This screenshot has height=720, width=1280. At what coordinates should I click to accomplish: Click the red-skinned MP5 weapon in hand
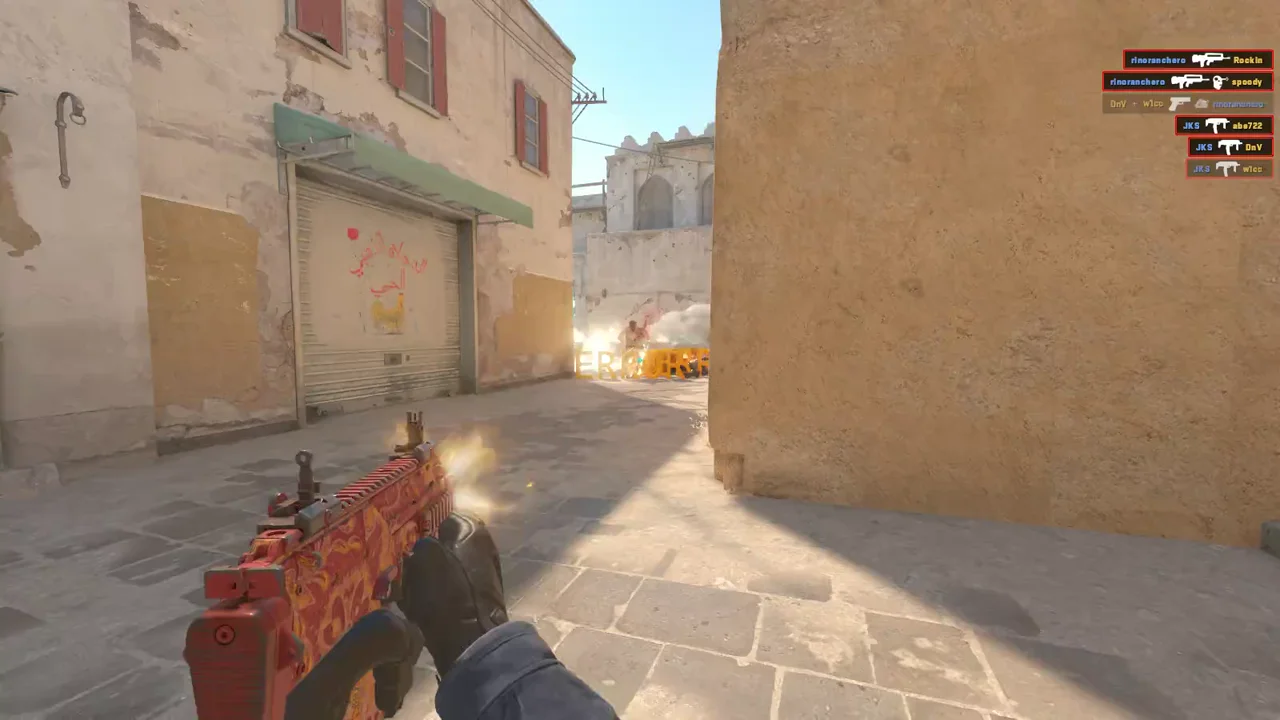pos(340,570)
